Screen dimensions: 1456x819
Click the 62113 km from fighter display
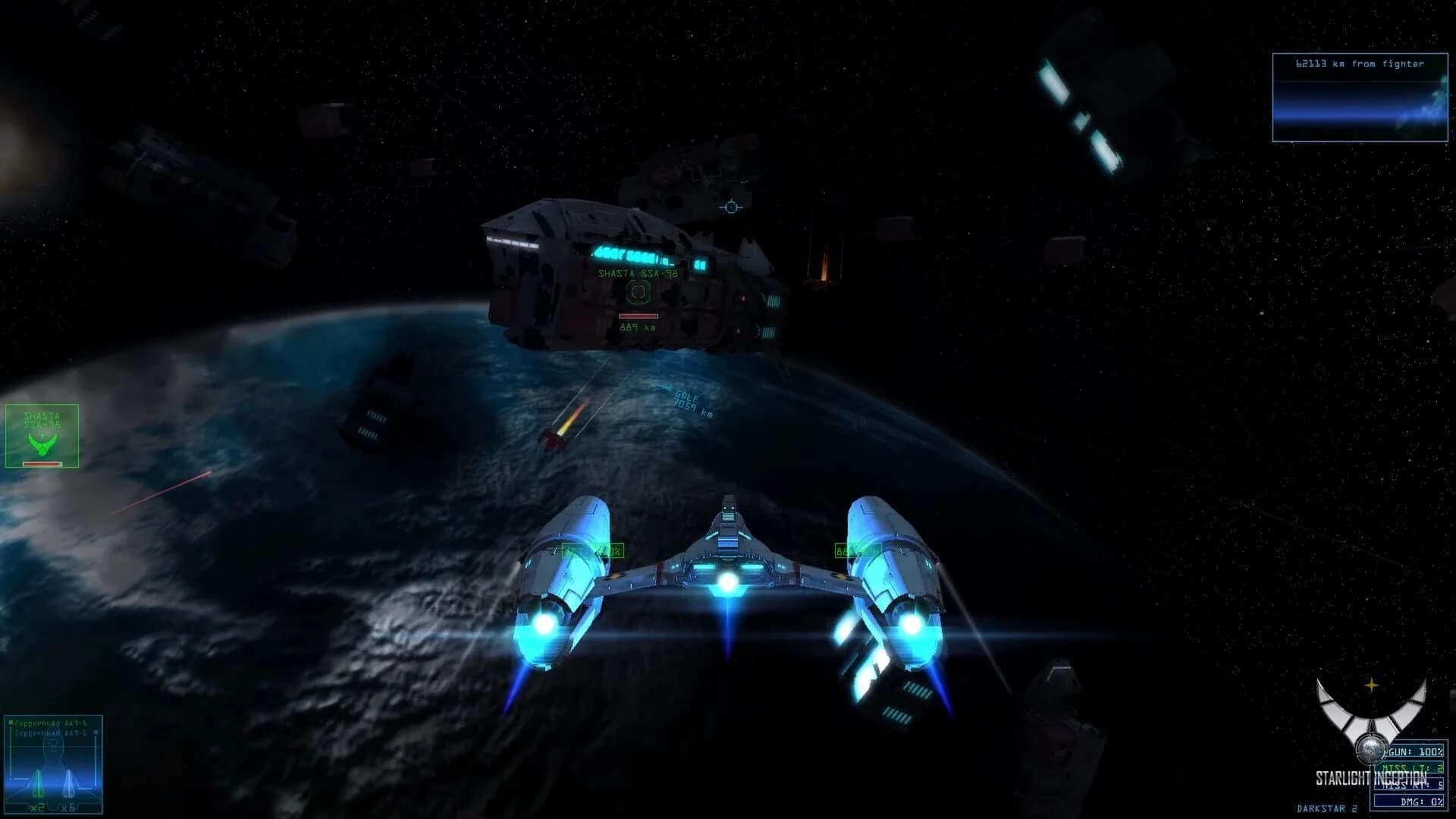1360,64
